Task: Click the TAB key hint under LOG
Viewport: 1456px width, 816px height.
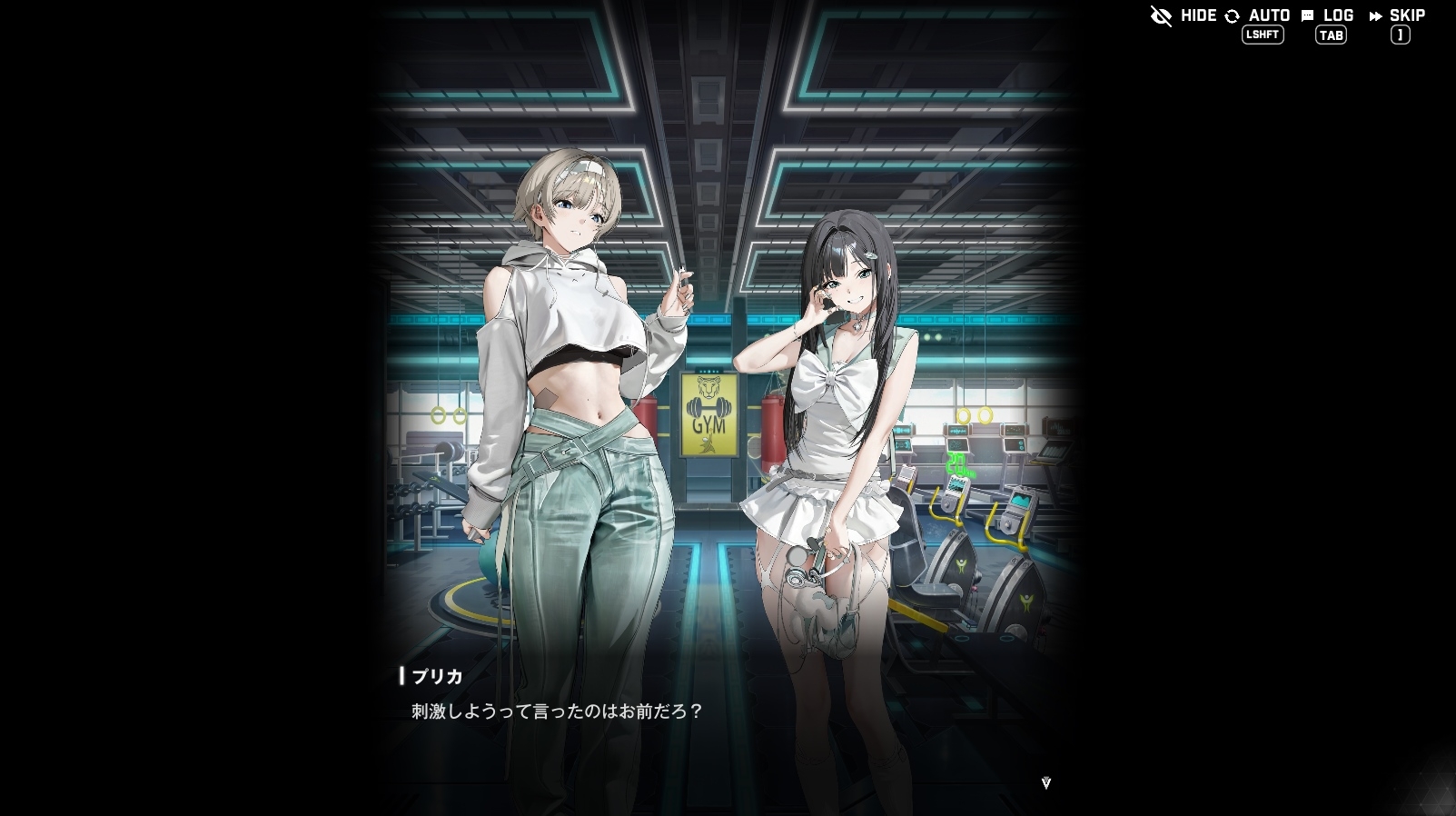Action: pyautogui.click(x=1330, y=35)
